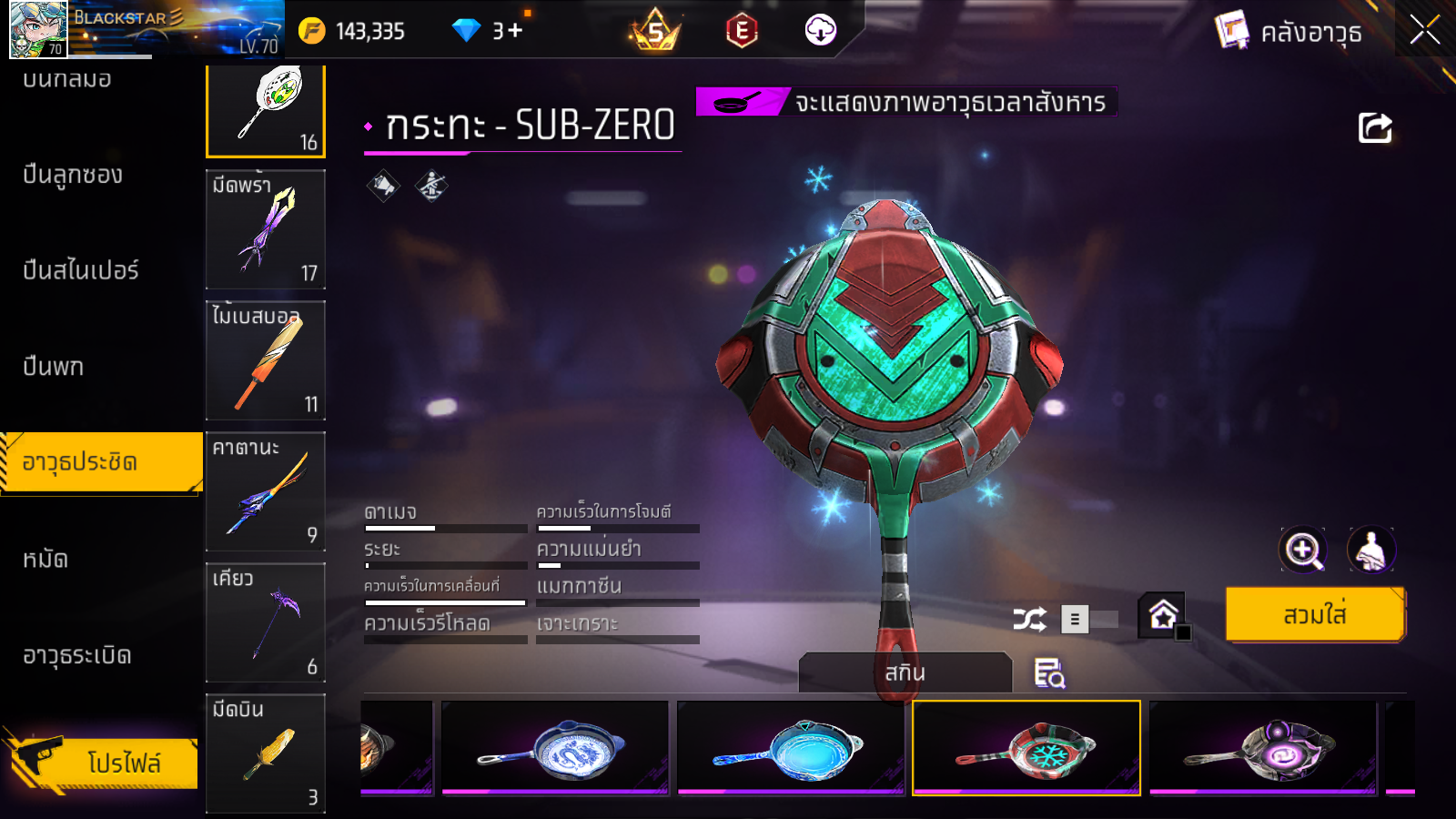Open the อาวุธระเบิด explosives category
Screen dimensions: 1456x819
coord(77,655)
